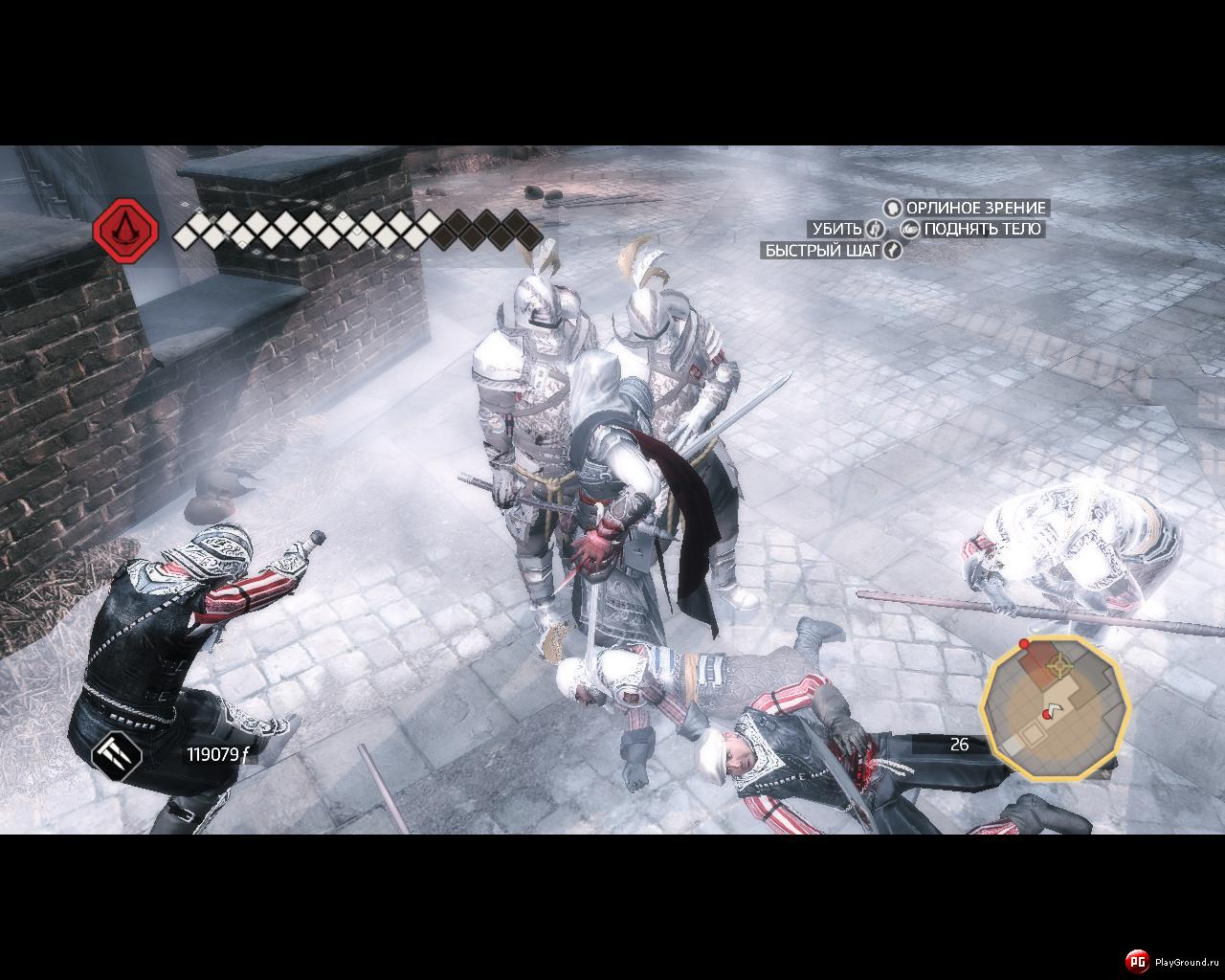Click the red Assassin insignia emblem
The image size is (1225, 980).
point(124,231)
